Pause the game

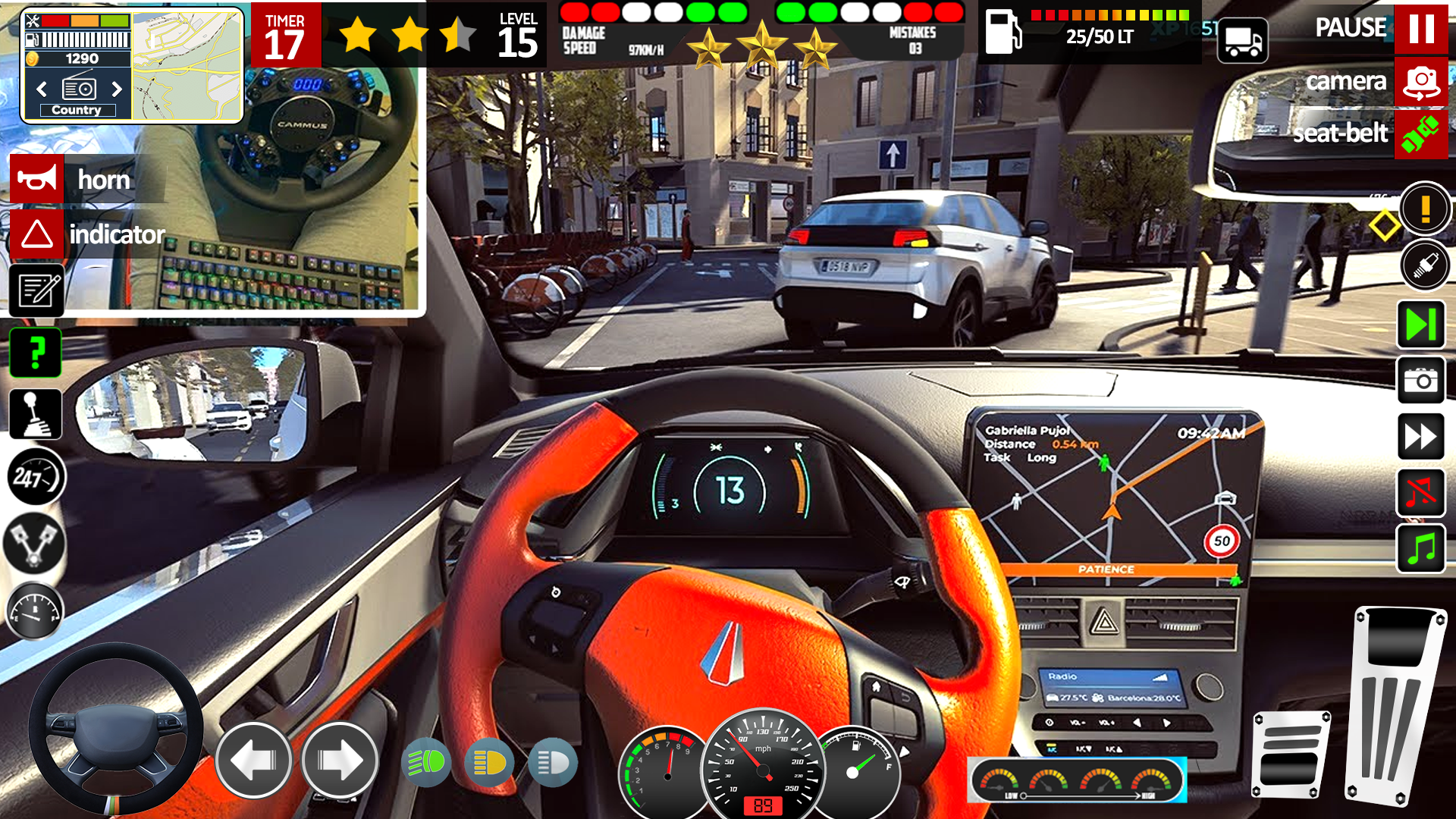pos(1420,29)
